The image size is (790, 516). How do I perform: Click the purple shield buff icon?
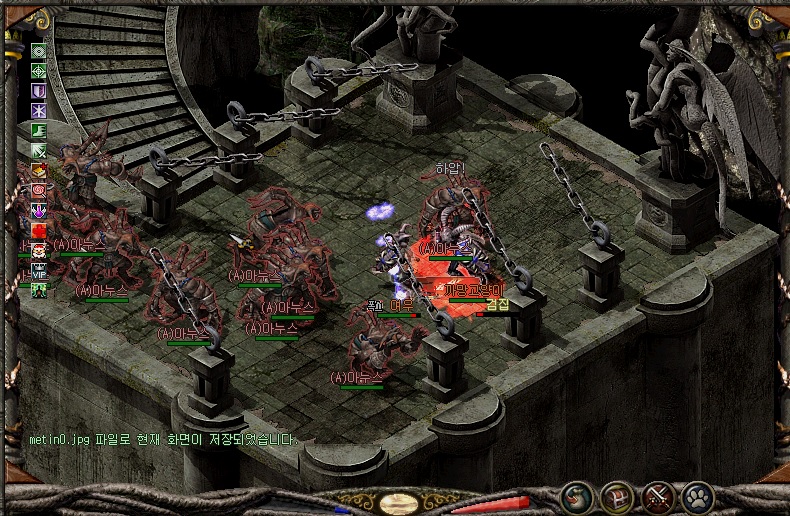click(x=39, y=90)
